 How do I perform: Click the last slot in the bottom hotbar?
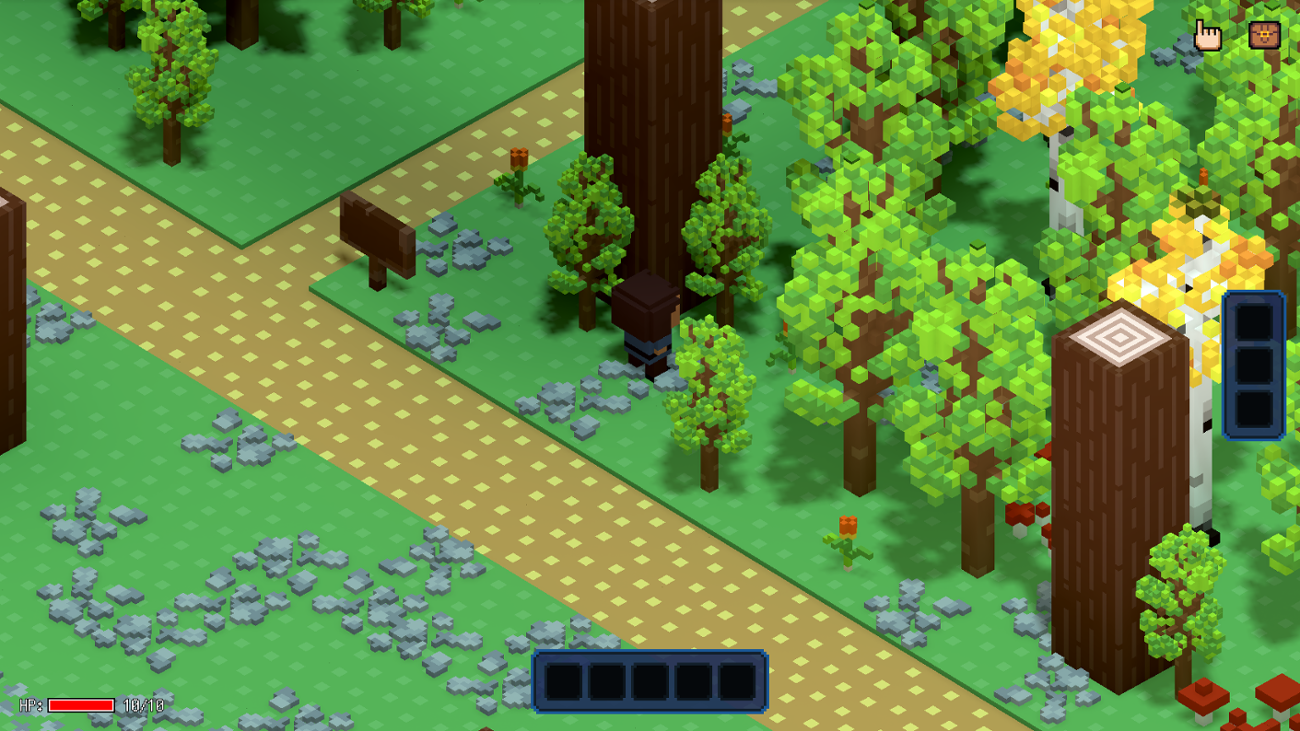click(x=739, y=679)
